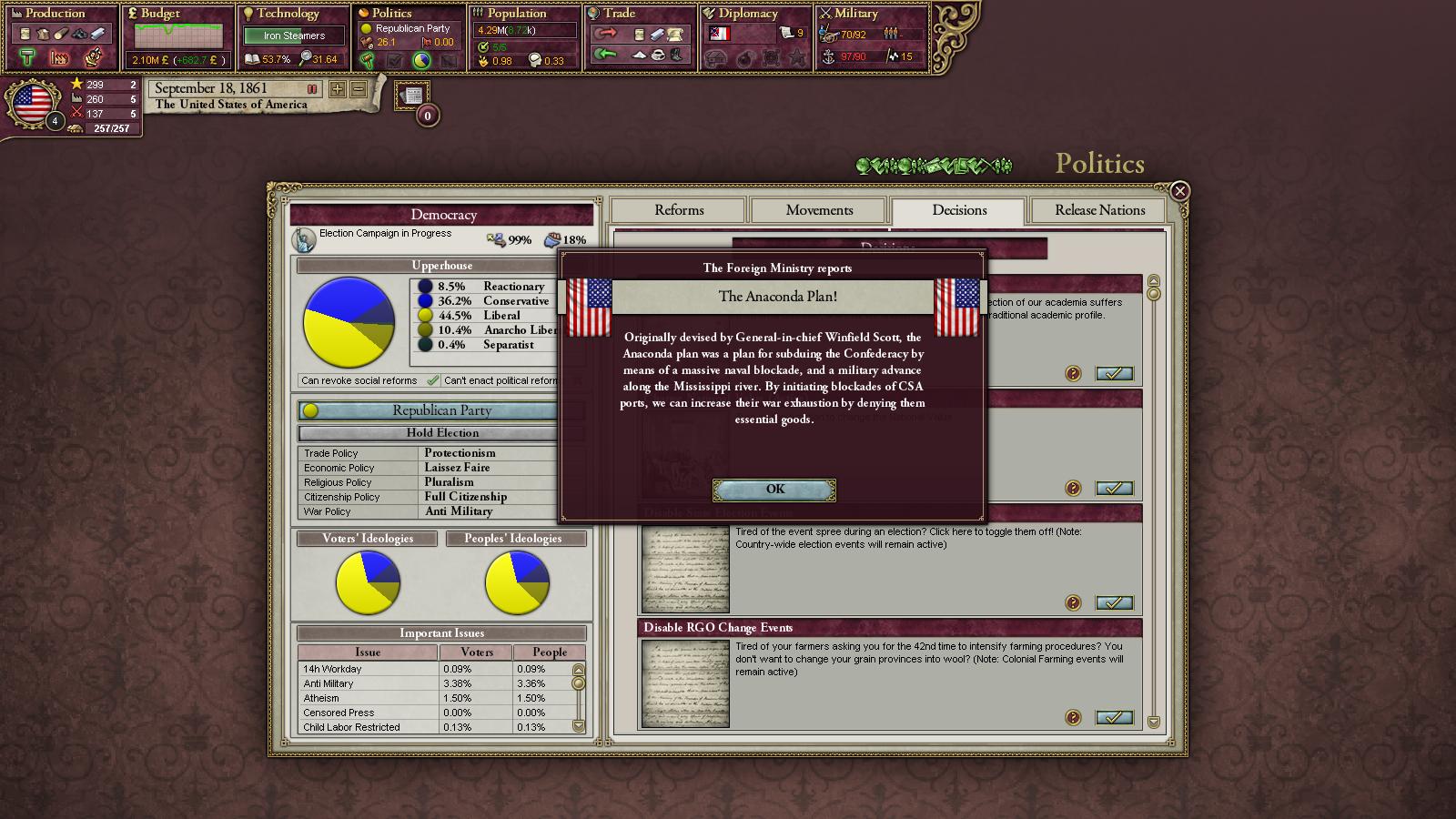Open the Technology panel
This screenshot has height=819, width=1456.
click(288, 14)
